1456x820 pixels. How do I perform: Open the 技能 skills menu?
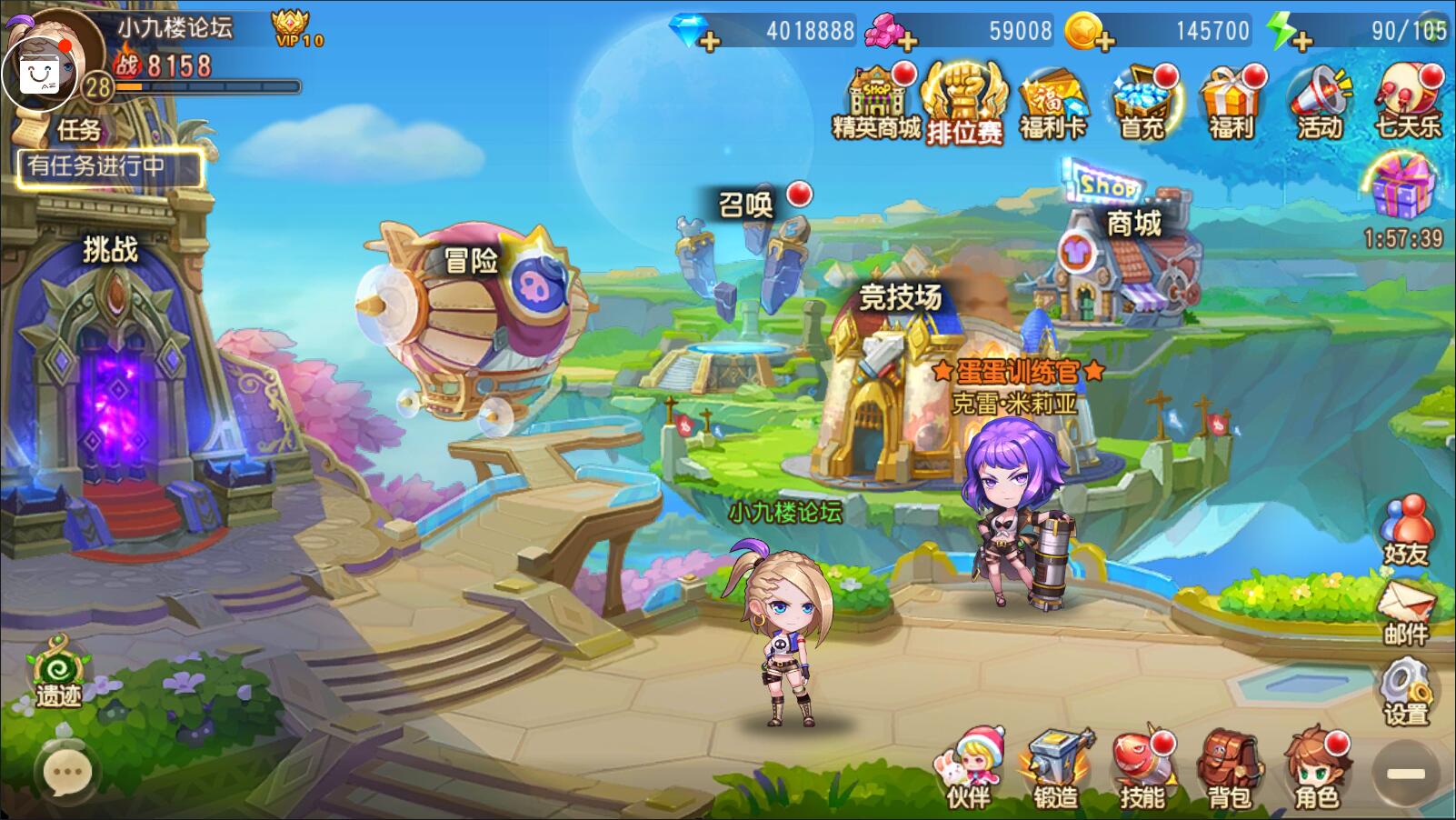coord(1142,769)
